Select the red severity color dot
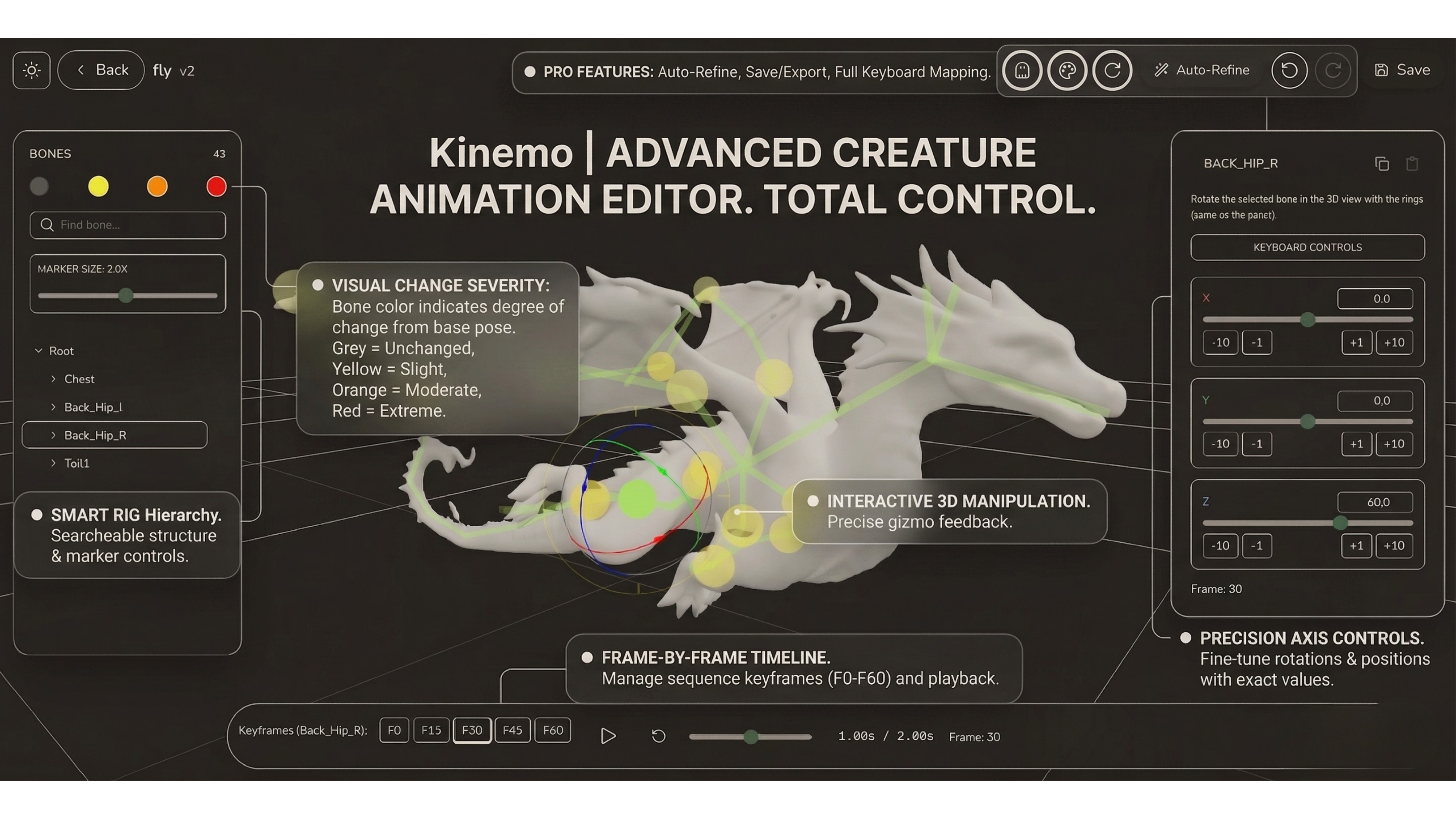This screenshot has height=819, width=1456. (216, 186)
